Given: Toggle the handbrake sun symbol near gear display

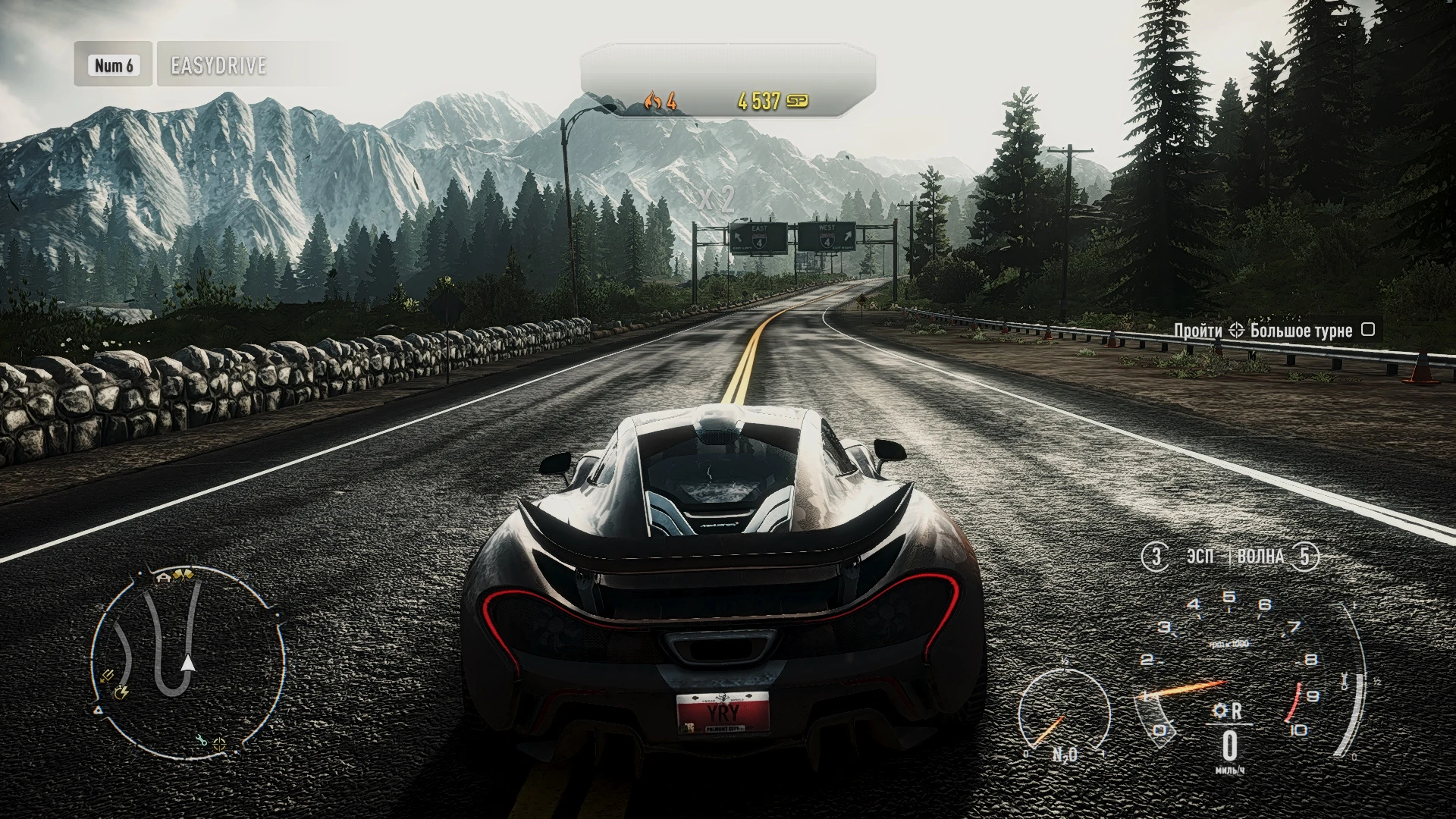Looking at the screenshot, I should click(1219, 711).
